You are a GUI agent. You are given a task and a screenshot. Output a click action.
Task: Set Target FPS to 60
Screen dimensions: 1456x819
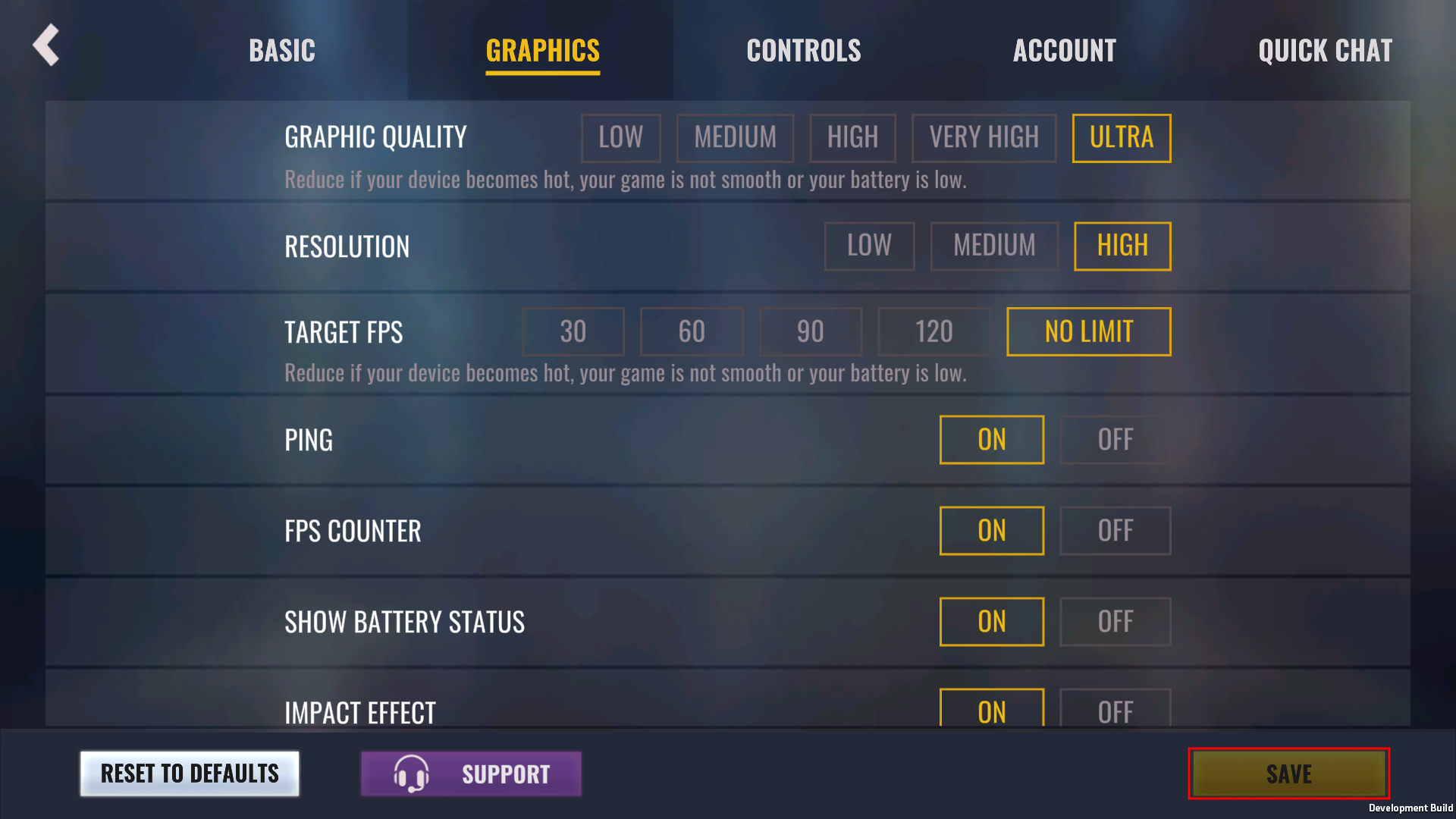[691, 331]
